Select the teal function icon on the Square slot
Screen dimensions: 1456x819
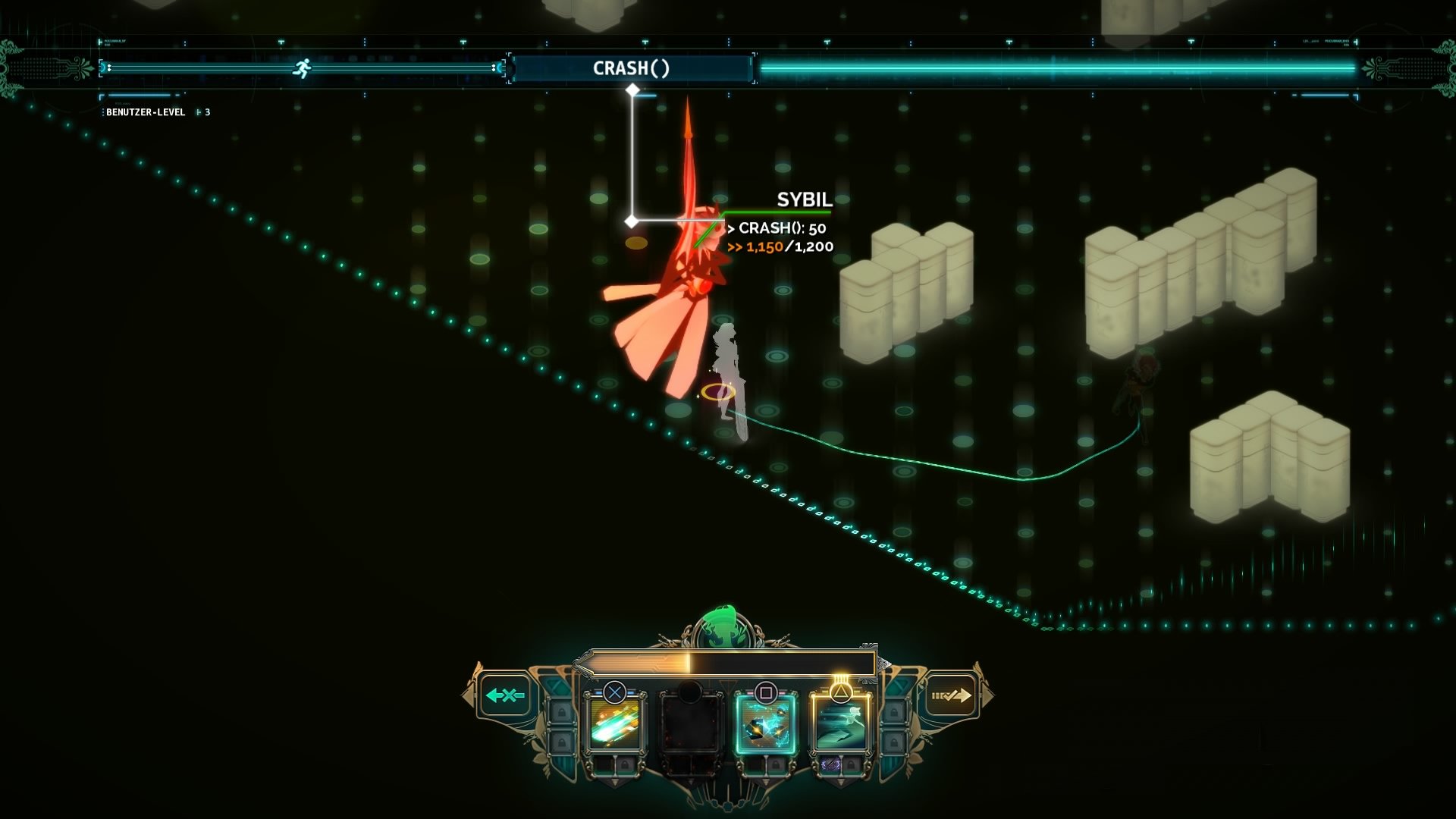[765, 726]
